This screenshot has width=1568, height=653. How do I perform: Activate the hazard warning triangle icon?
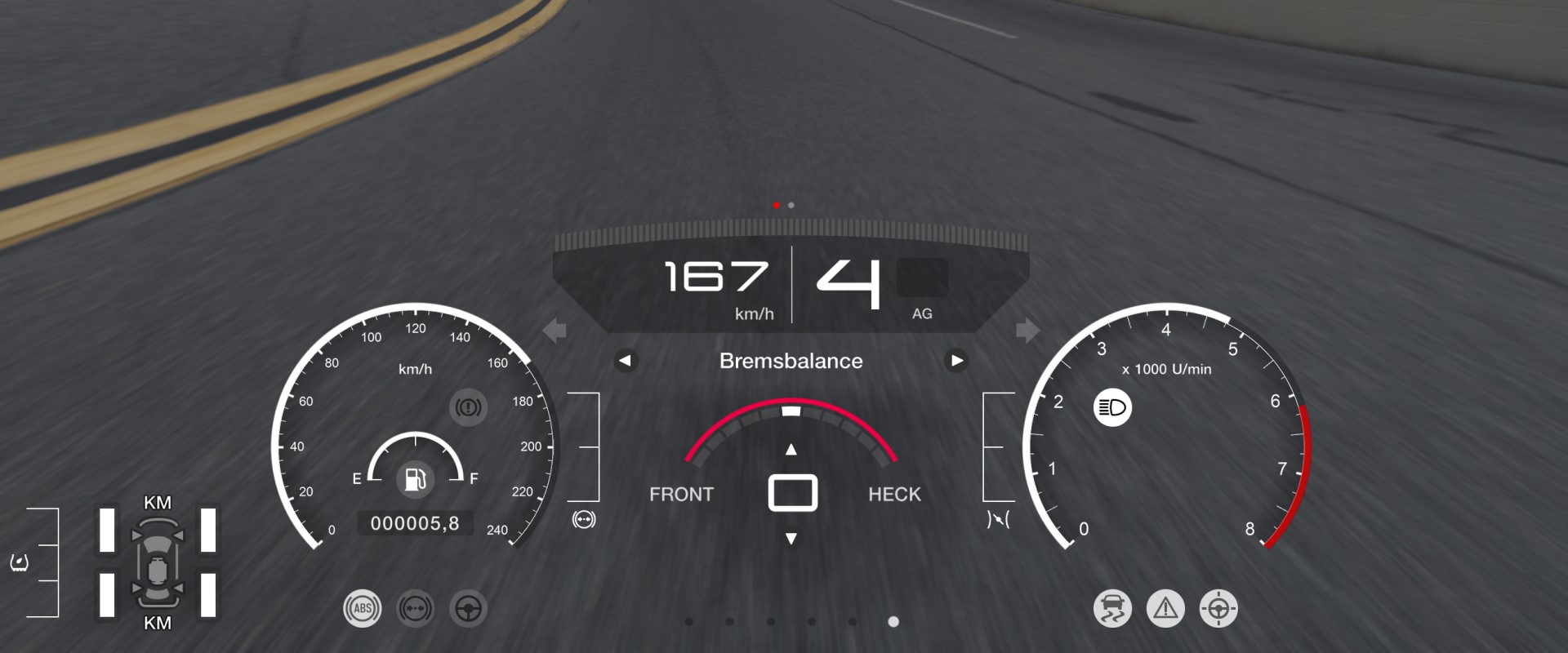click(1165, 608)
